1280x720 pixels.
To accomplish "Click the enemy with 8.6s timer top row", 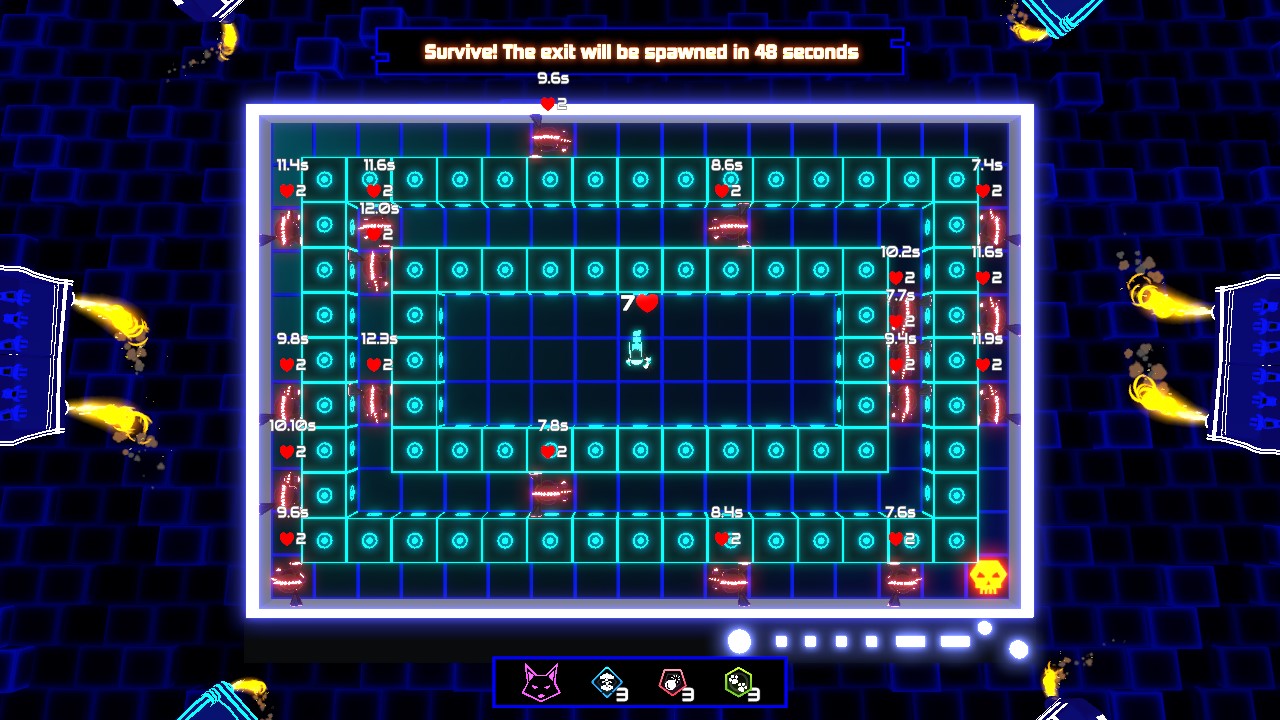I will [x=727, y=225].
